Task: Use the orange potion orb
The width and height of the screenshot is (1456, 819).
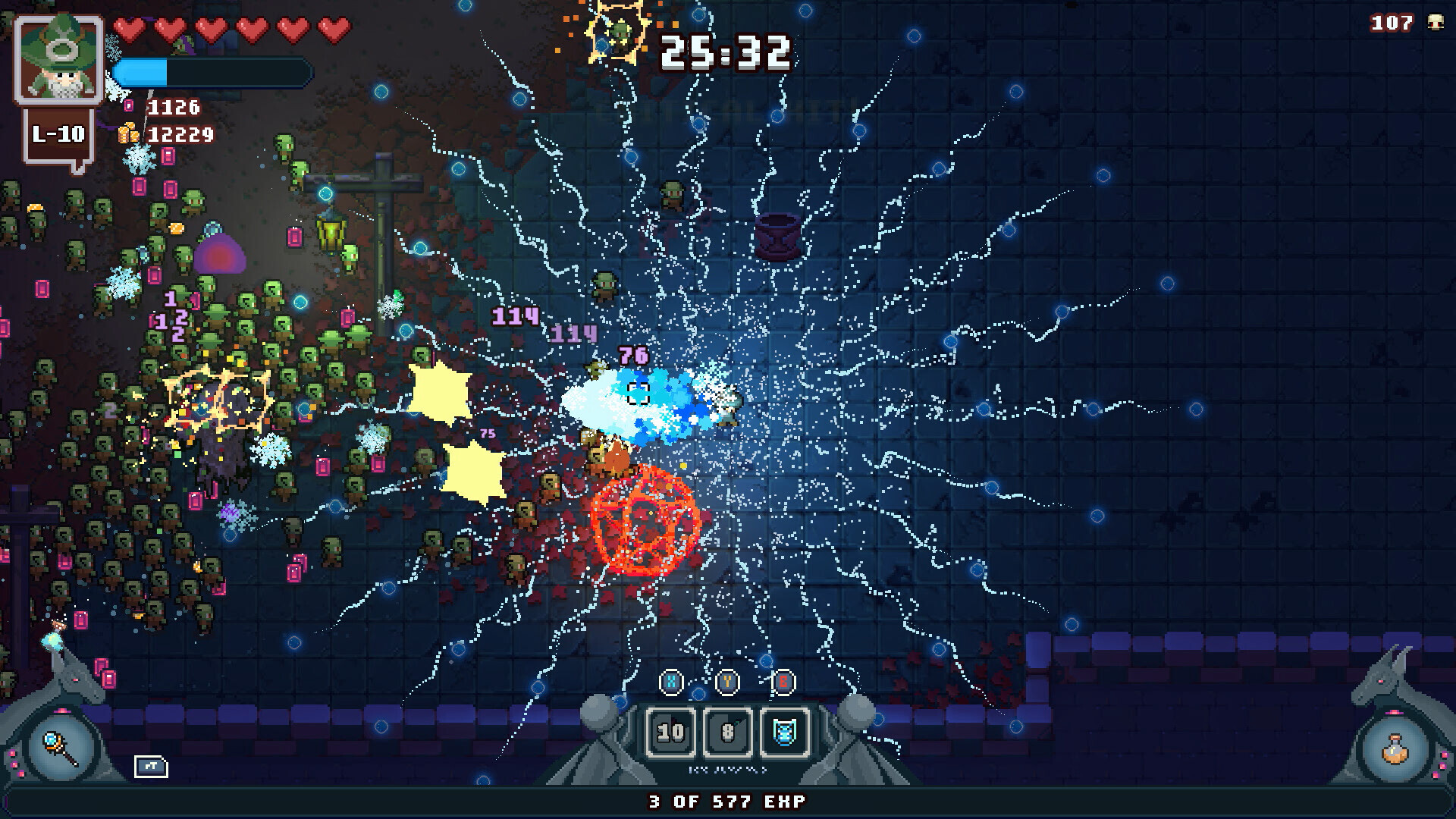Action: pos(1395,749)
